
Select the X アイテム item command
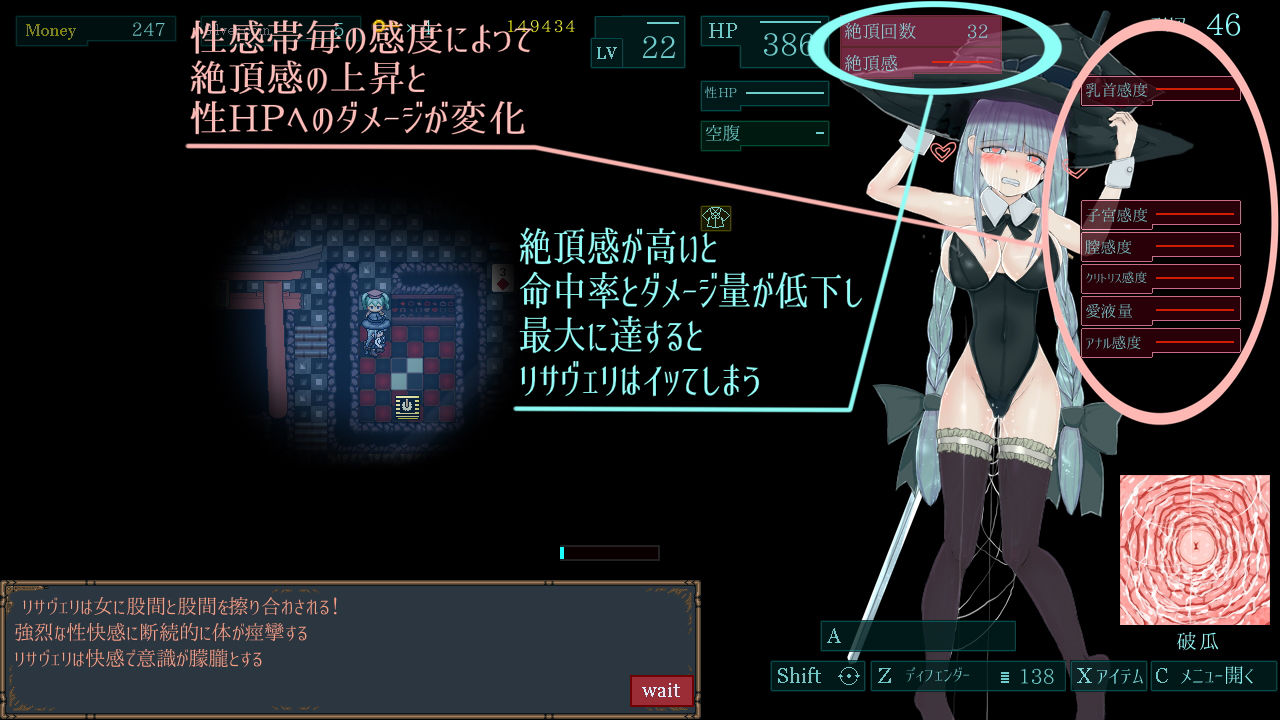[1109, 676]
